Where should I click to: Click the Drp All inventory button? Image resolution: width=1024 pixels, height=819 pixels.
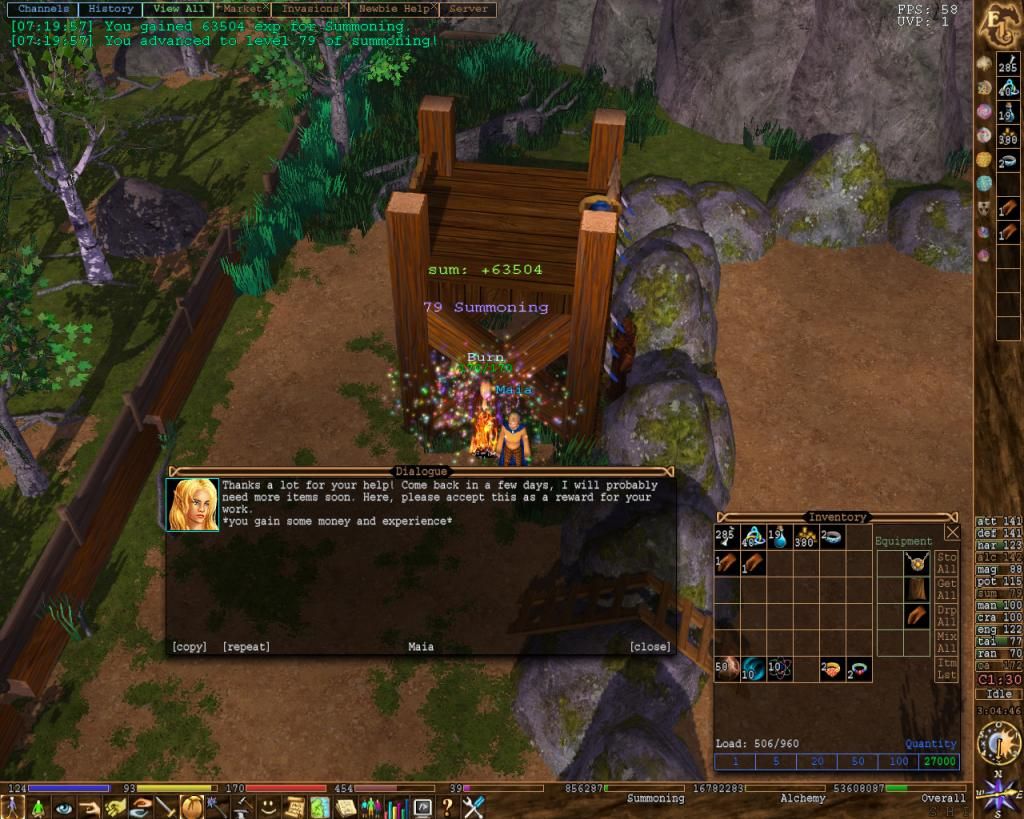click(948, 616)
